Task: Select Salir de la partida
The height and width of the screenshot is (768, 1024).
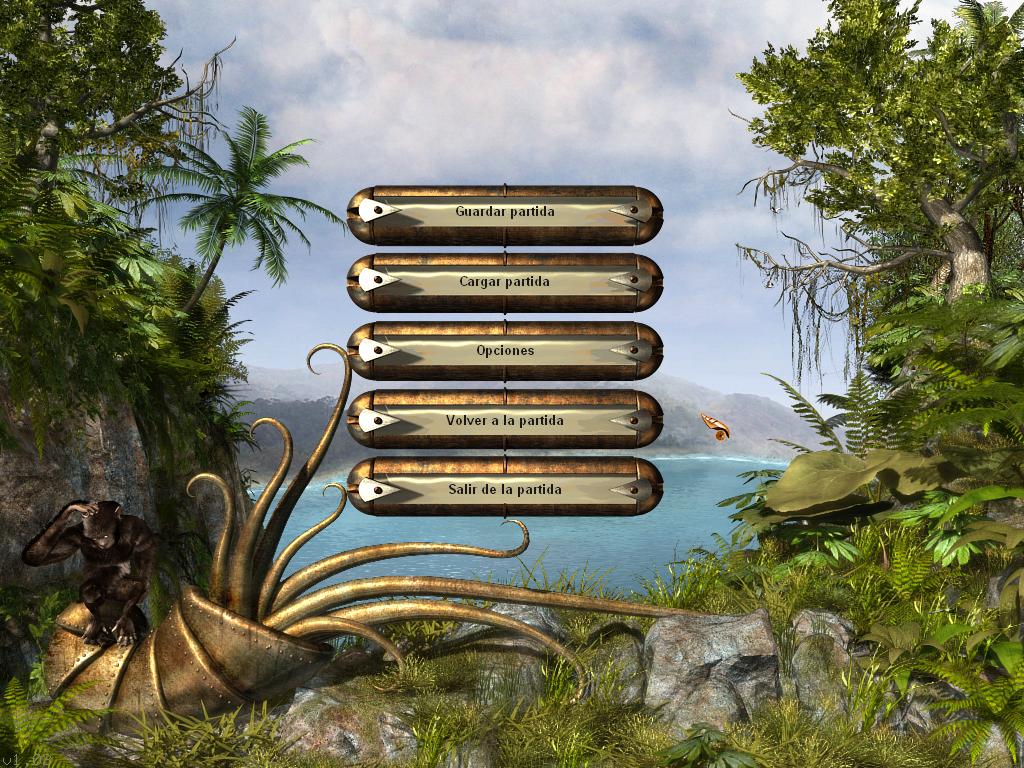Action: (x=504, y=490)
